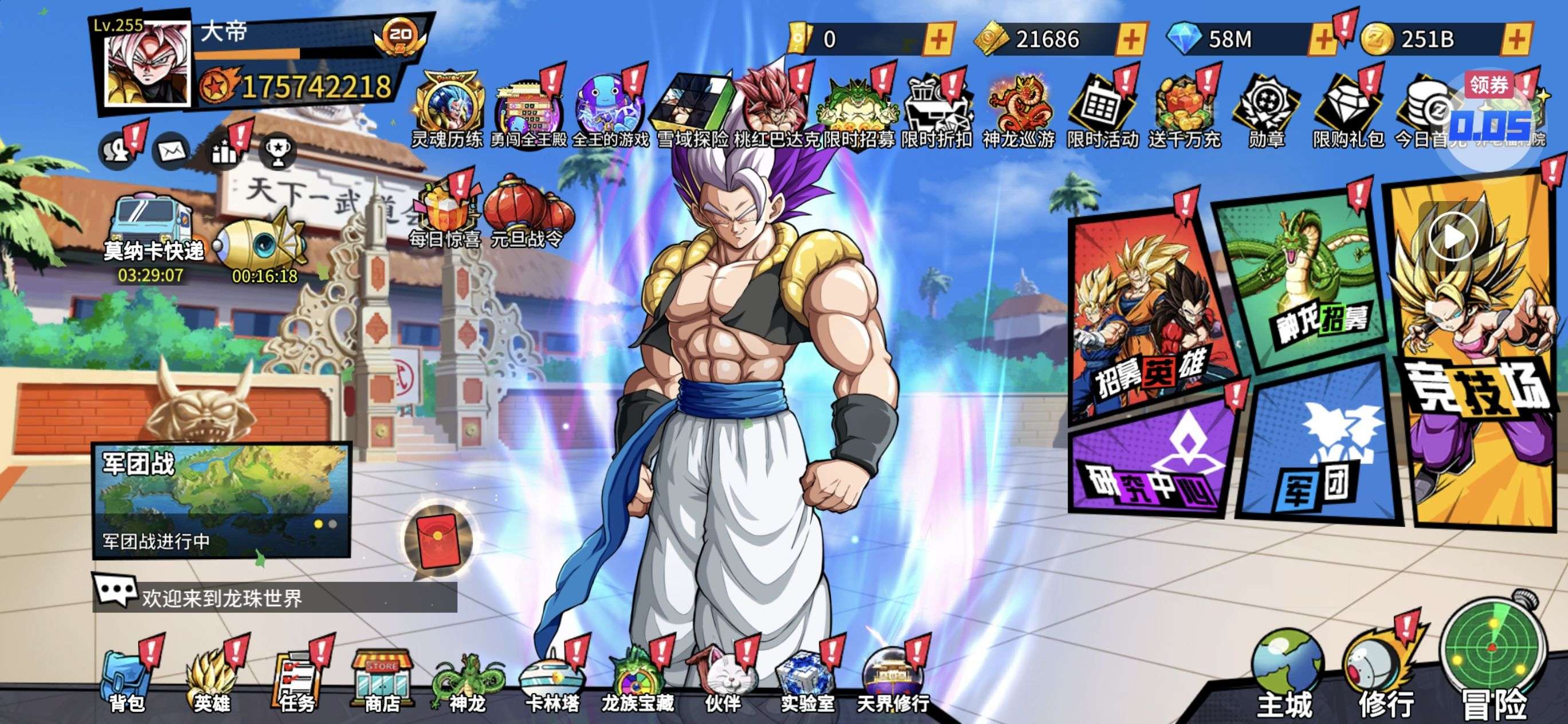Open the 背包 backpack

127,682
